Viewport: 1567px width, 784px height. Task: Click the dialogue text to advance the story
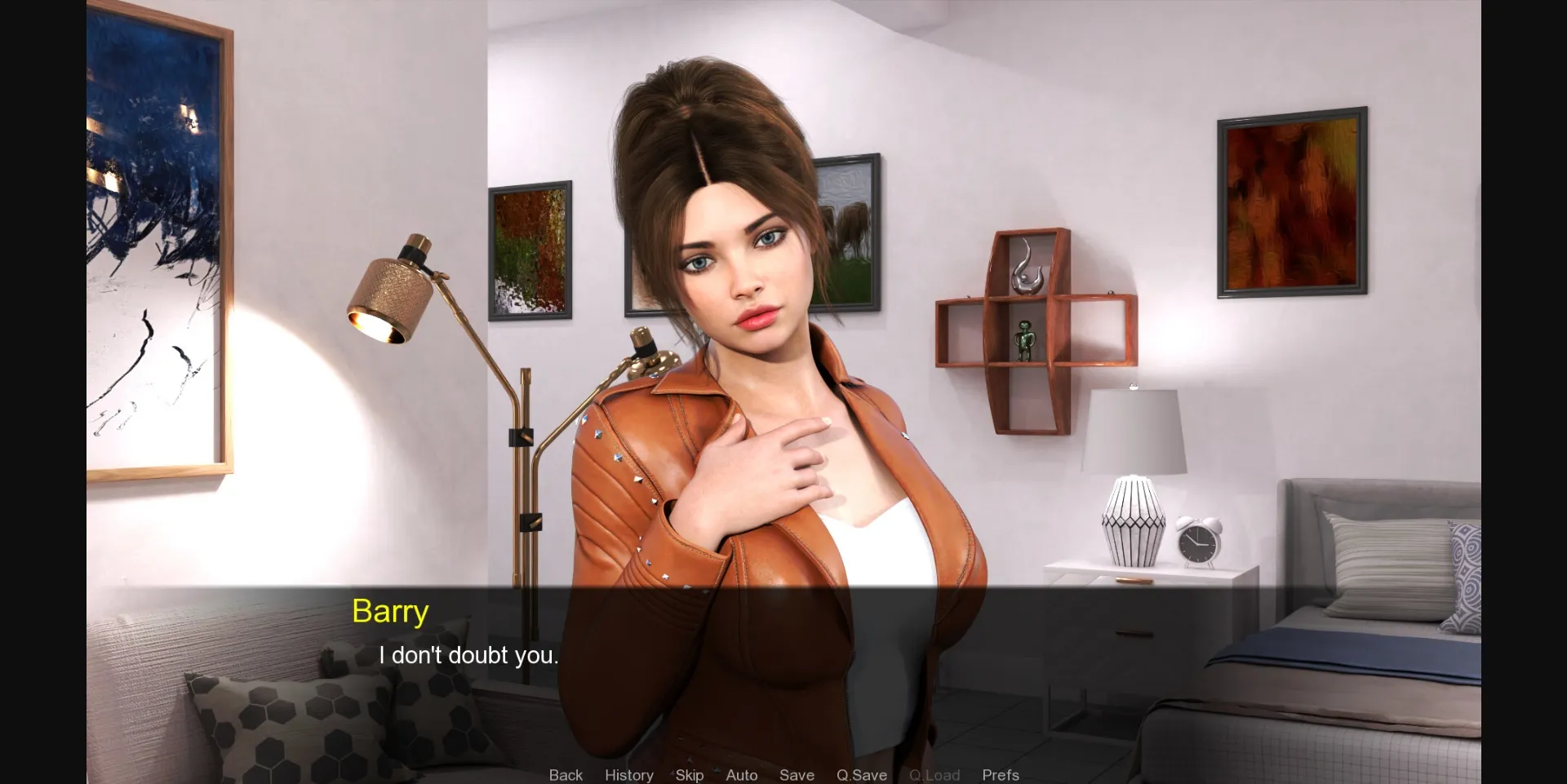click(469, 654)
